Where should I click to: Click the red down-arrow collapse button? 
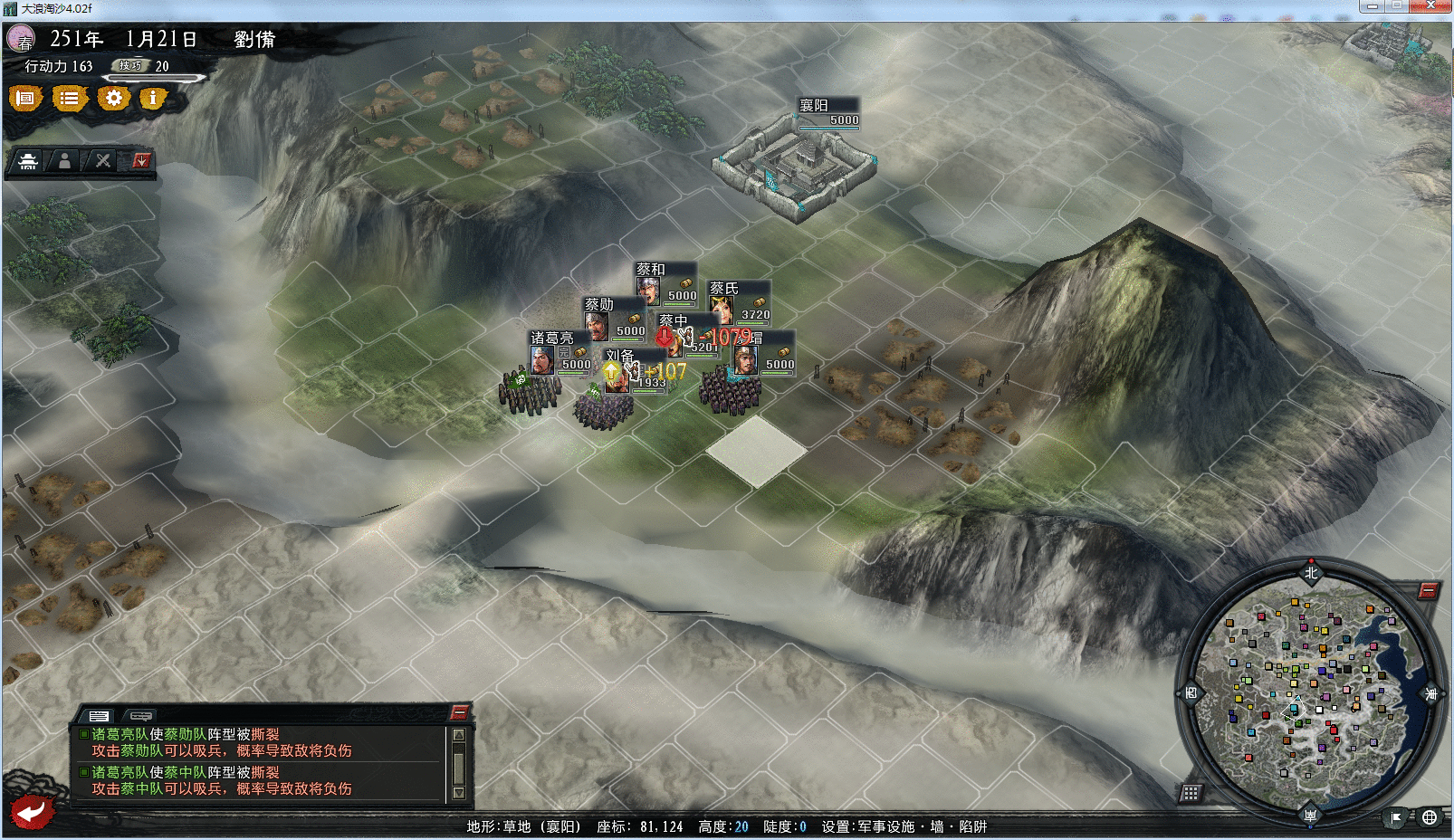pyautogui.click(x=141, y=161)
